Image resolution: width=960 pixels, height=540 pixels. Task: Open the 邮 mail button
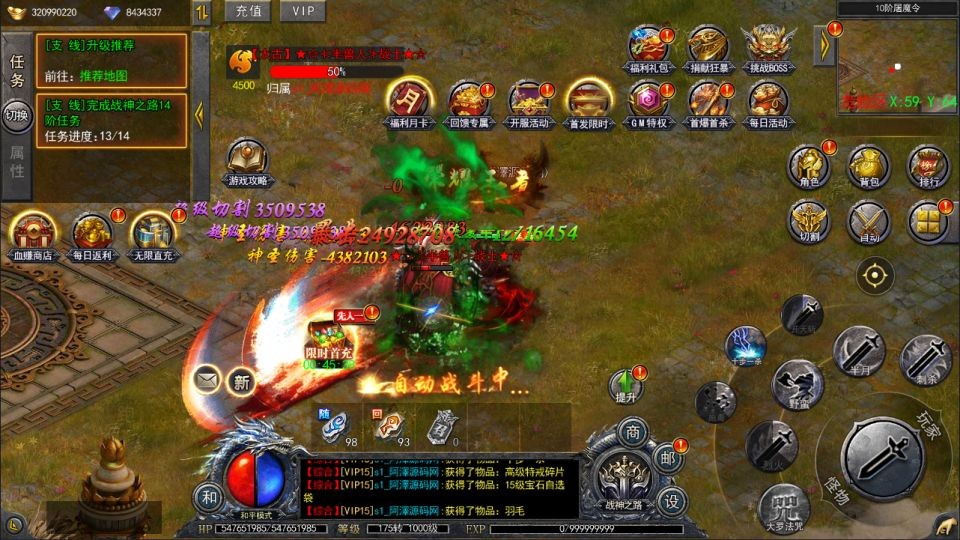[x=668, y=456]
